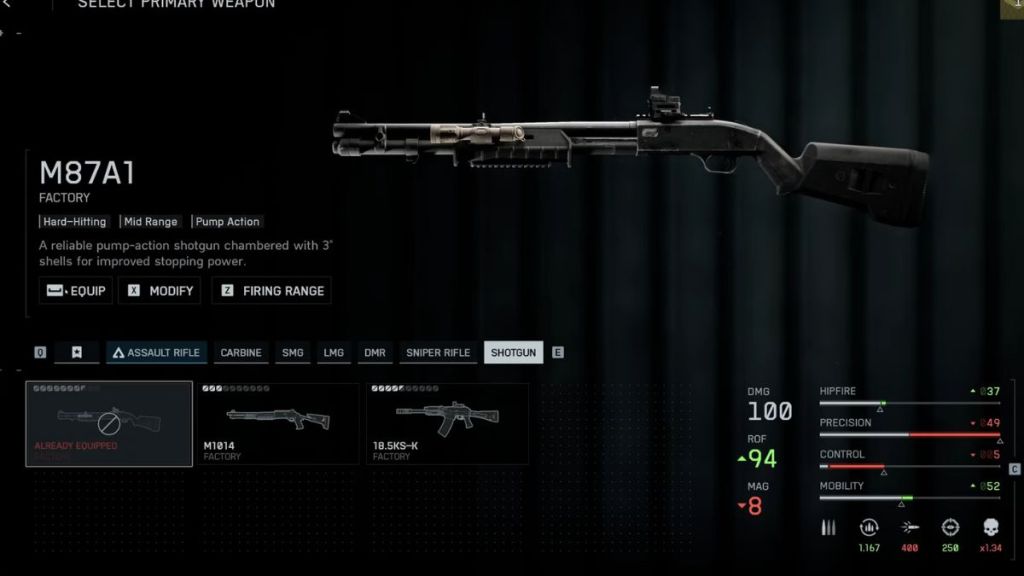Go back with the top-left arrow

click(x=8, y=4)
